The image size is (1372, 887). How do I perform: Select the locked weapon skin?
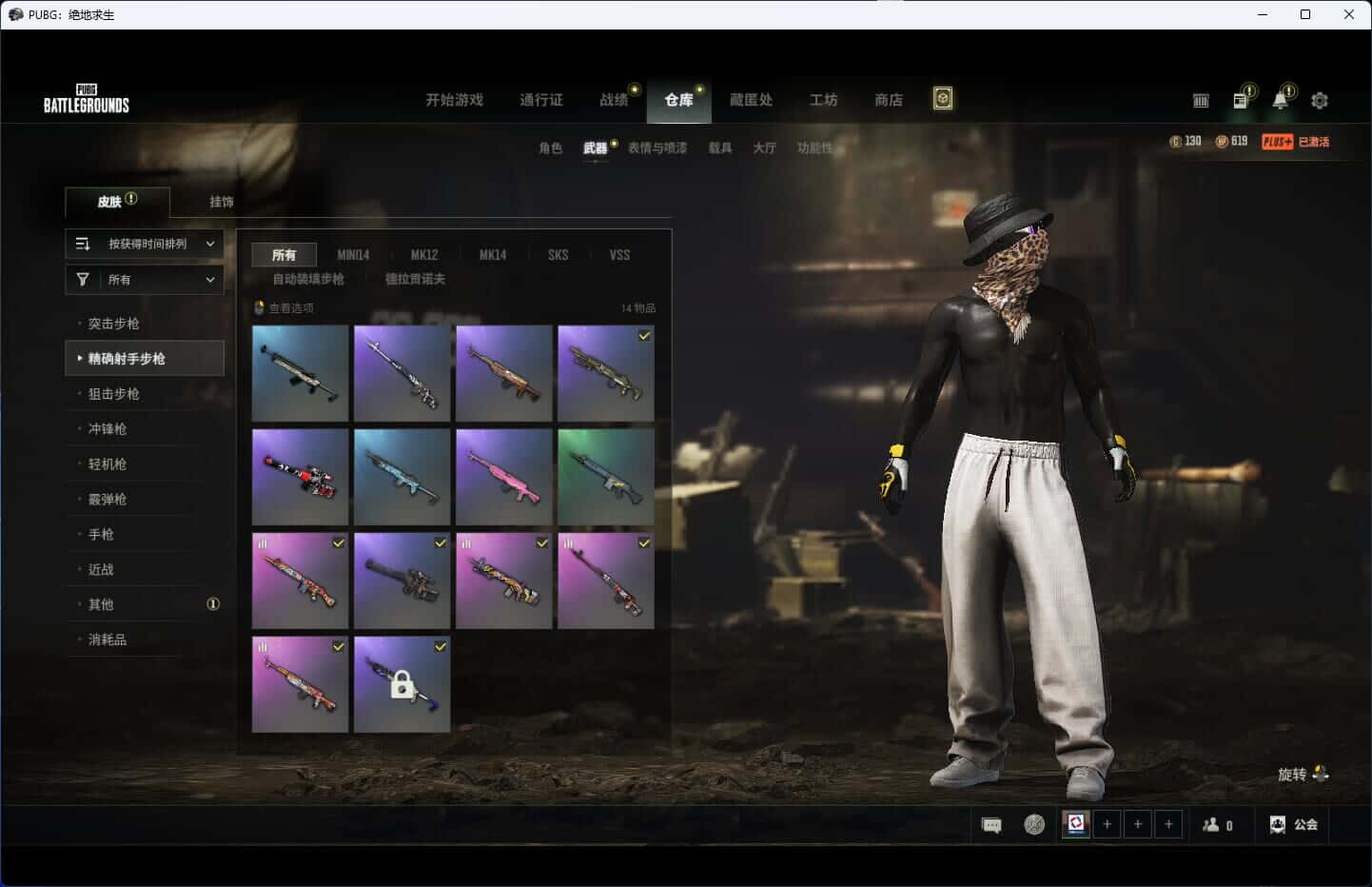[x=402, y=684]
